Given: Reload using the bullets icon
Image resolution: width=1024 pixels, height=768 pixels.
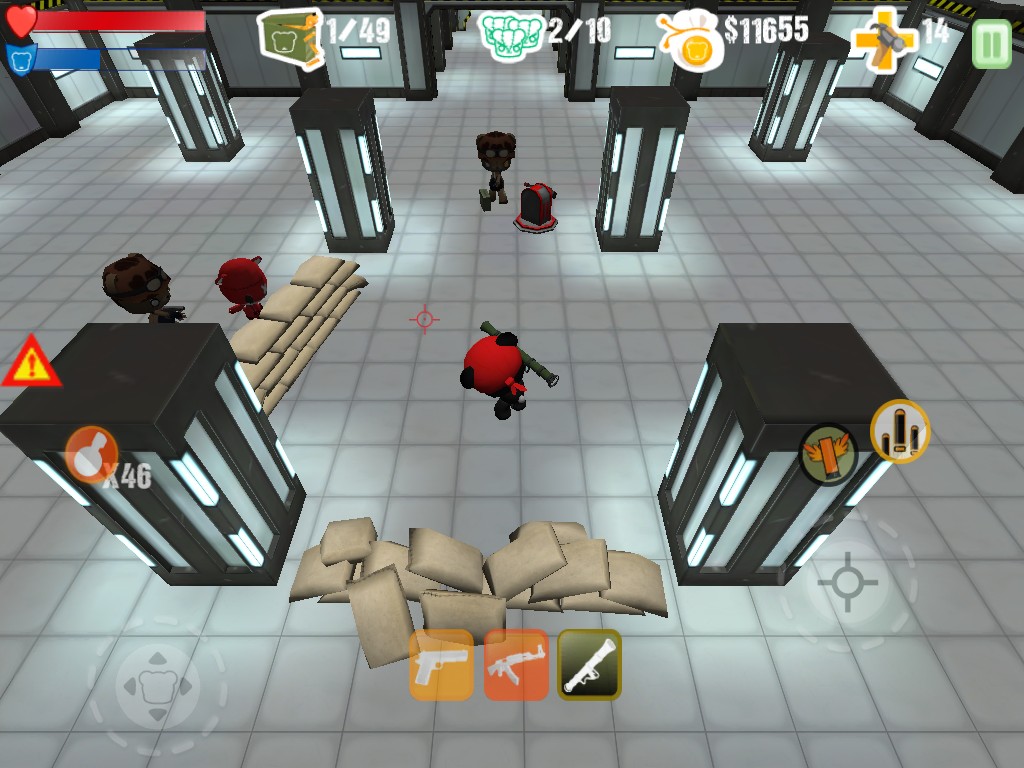Looking at the screenshot, I should click(x=900, y=431).
